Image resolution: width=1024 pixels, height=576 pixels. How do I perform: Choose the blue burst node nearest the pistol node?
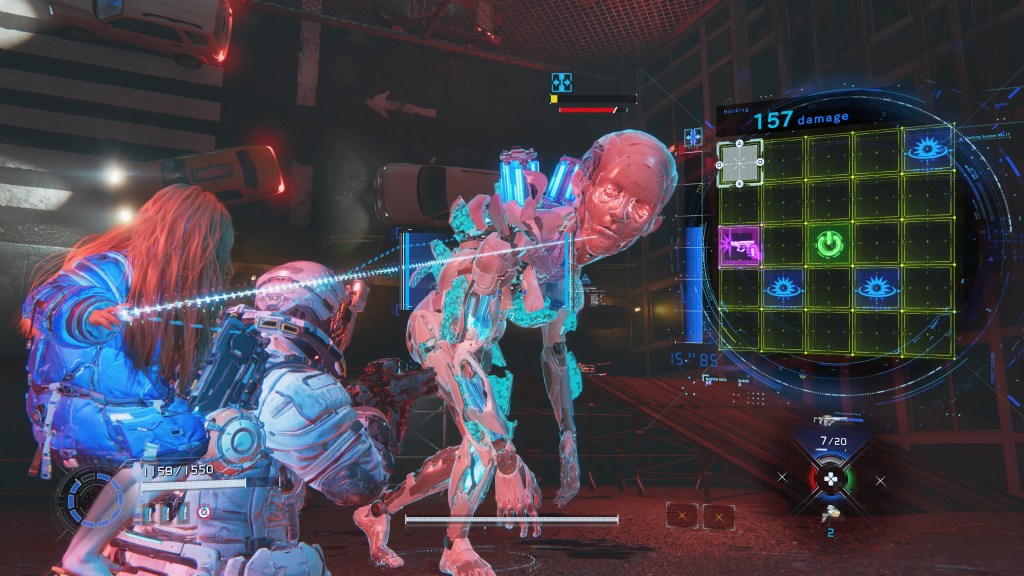click(783, 288)
